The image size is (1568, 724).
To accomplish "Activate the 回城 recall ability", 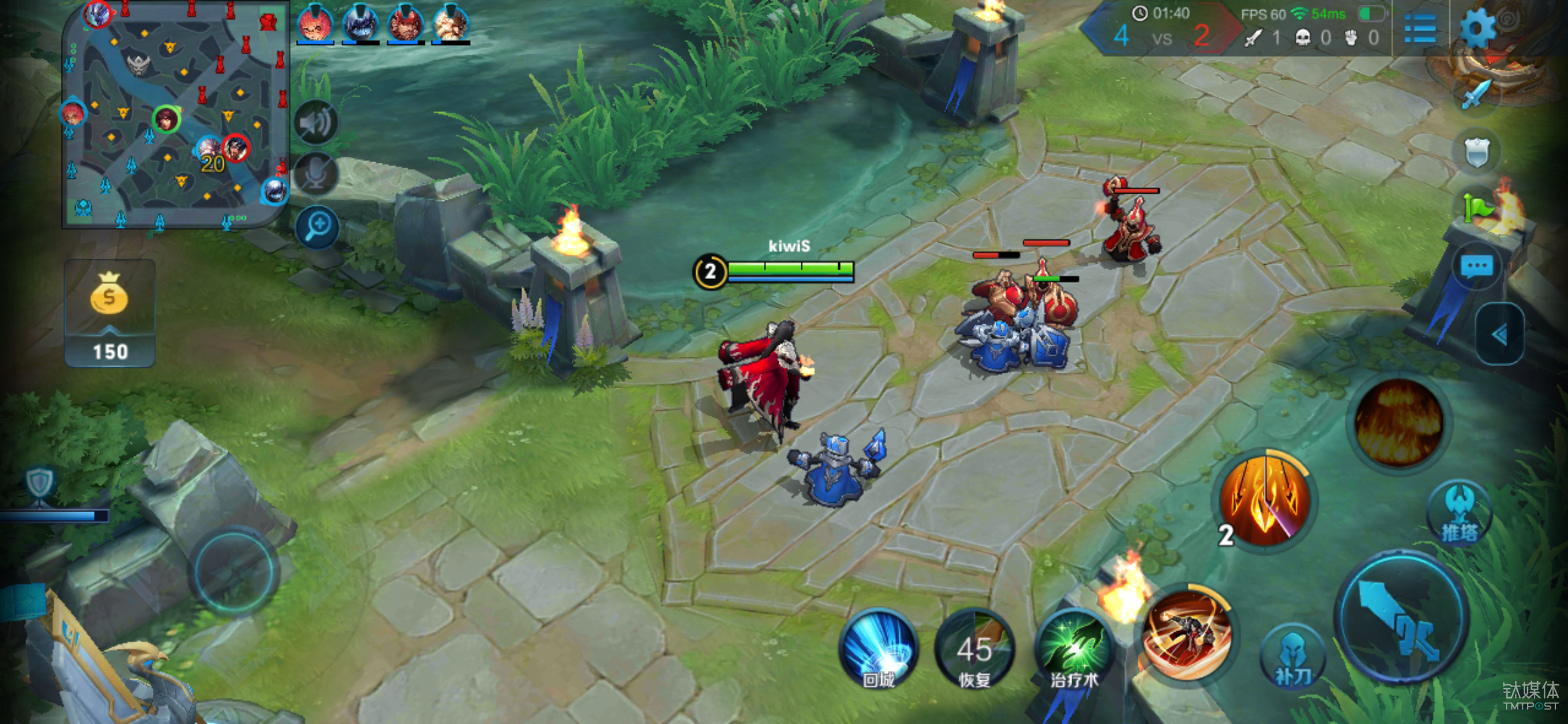I will (x=878, y=649).
